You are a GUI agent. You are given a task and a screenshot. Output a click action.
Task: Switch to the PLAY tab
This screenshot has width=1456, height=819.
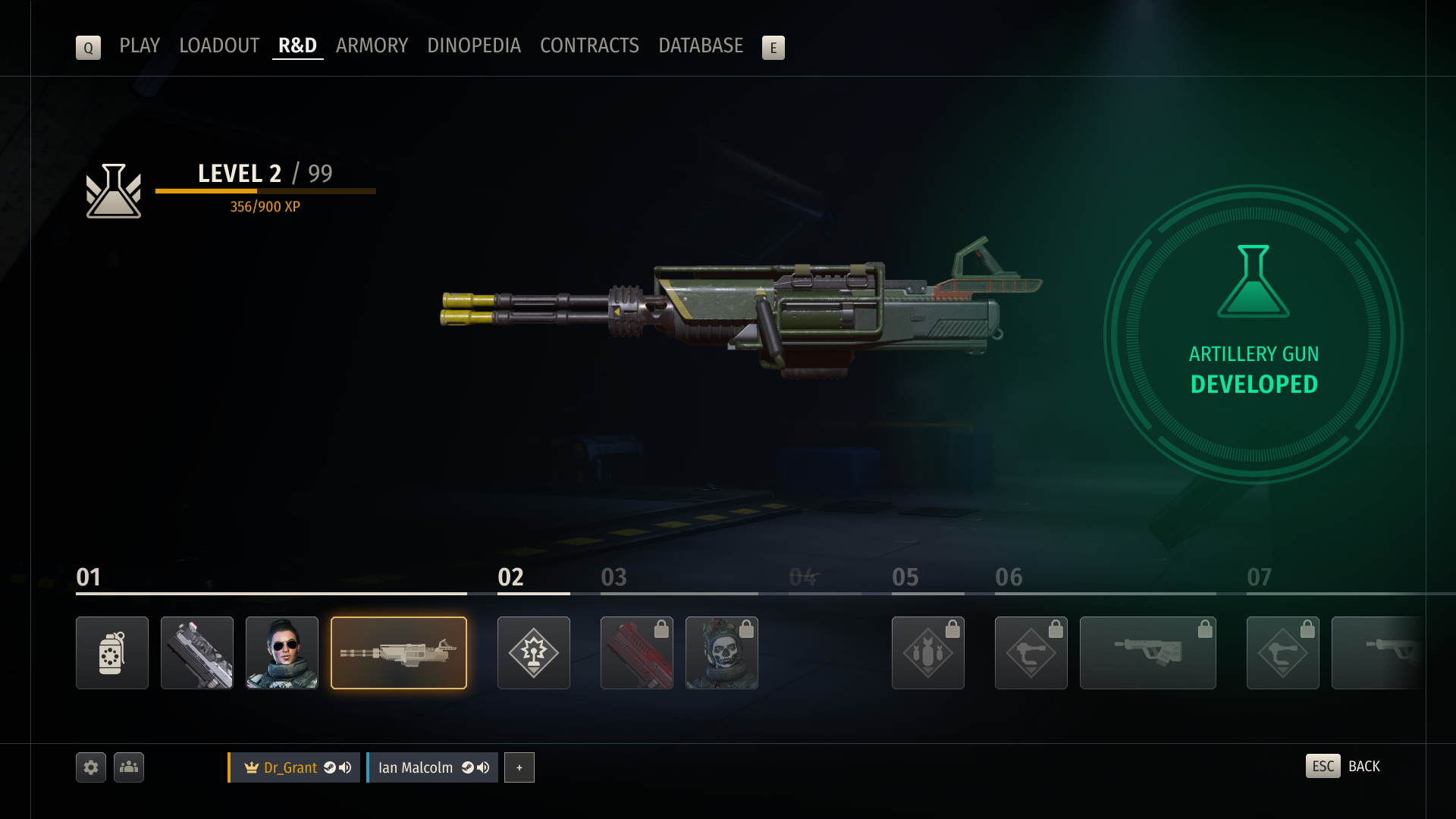140,46
